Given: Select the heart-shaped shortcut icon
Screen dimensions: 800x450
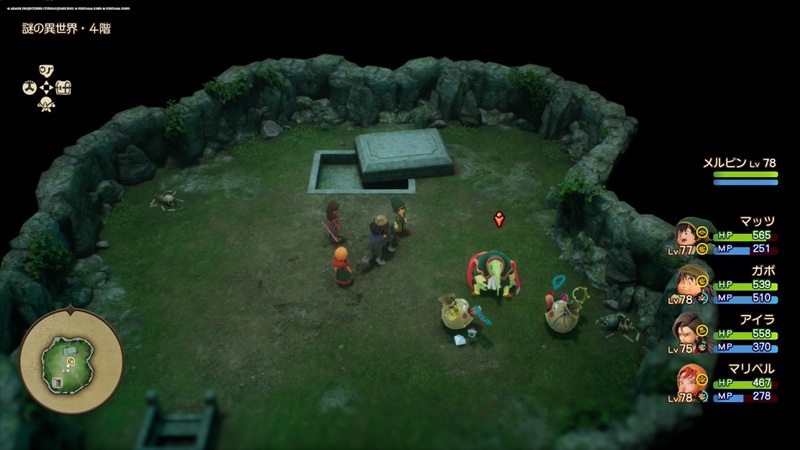Looking at the screenshot, I should pos(46,70).
